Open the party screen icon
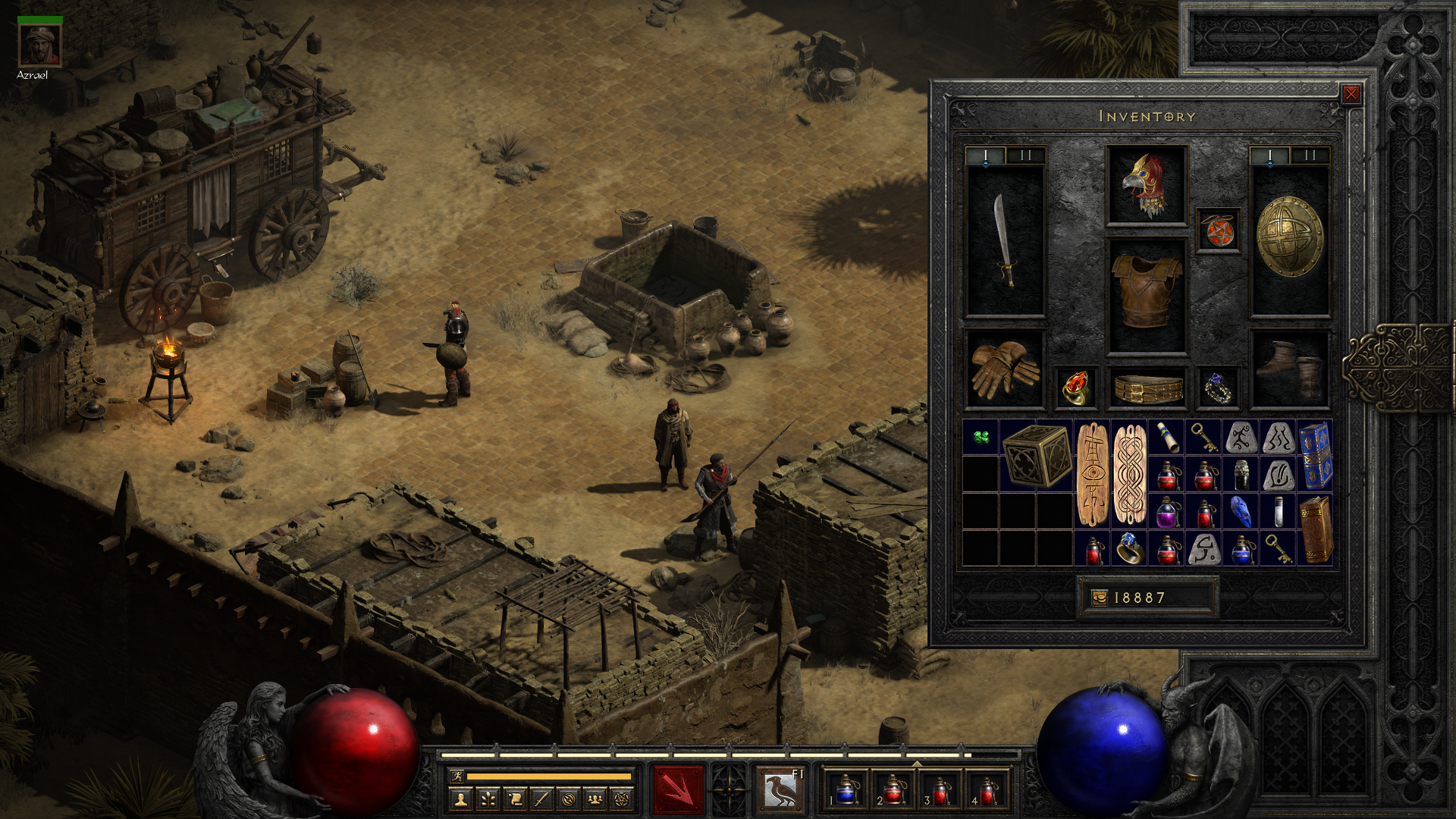This screenshot has width=1456, height=819. [594, 799]
